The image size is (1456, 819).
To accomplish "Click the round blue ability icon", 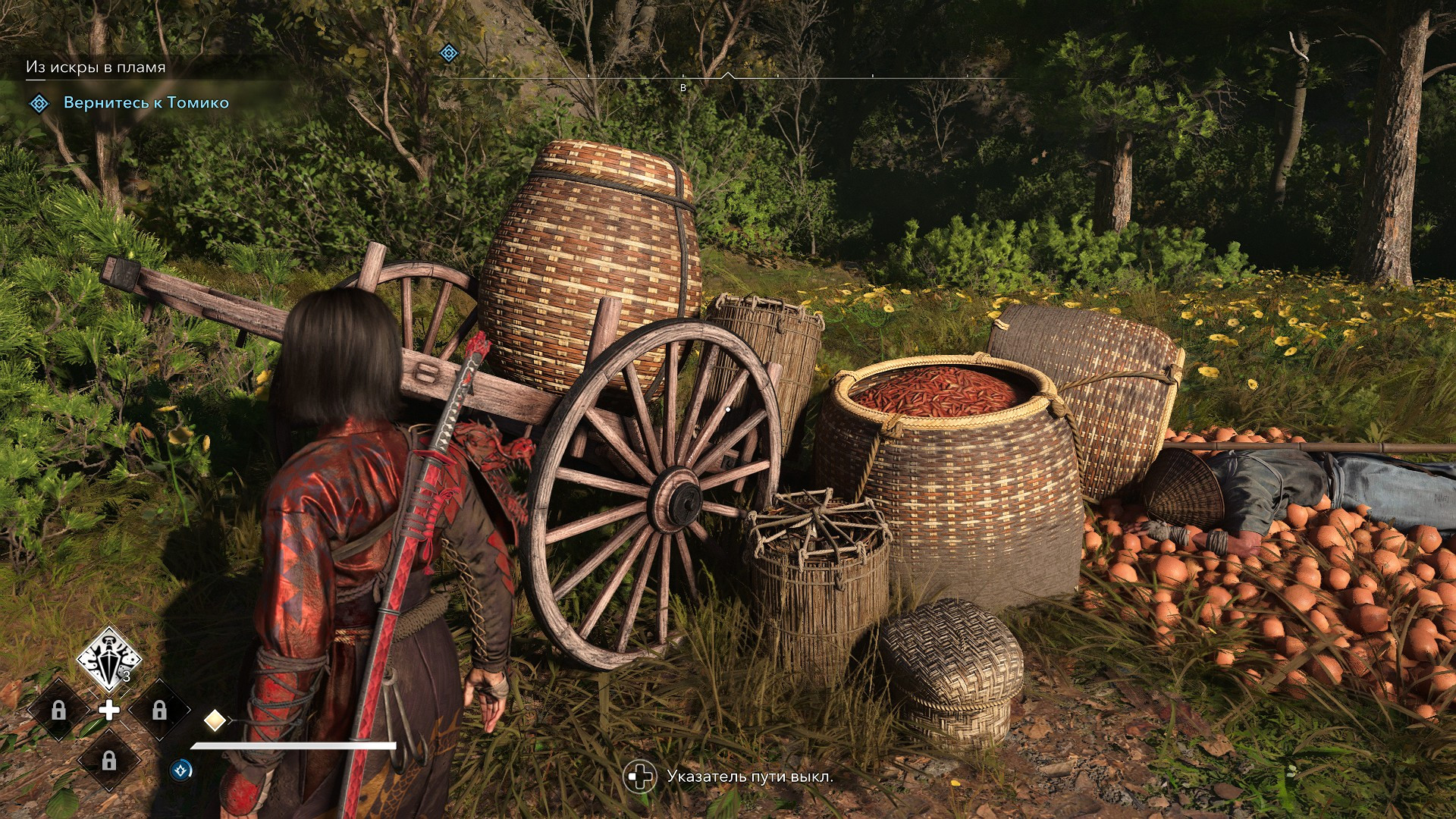I will [x=181, y=770].
